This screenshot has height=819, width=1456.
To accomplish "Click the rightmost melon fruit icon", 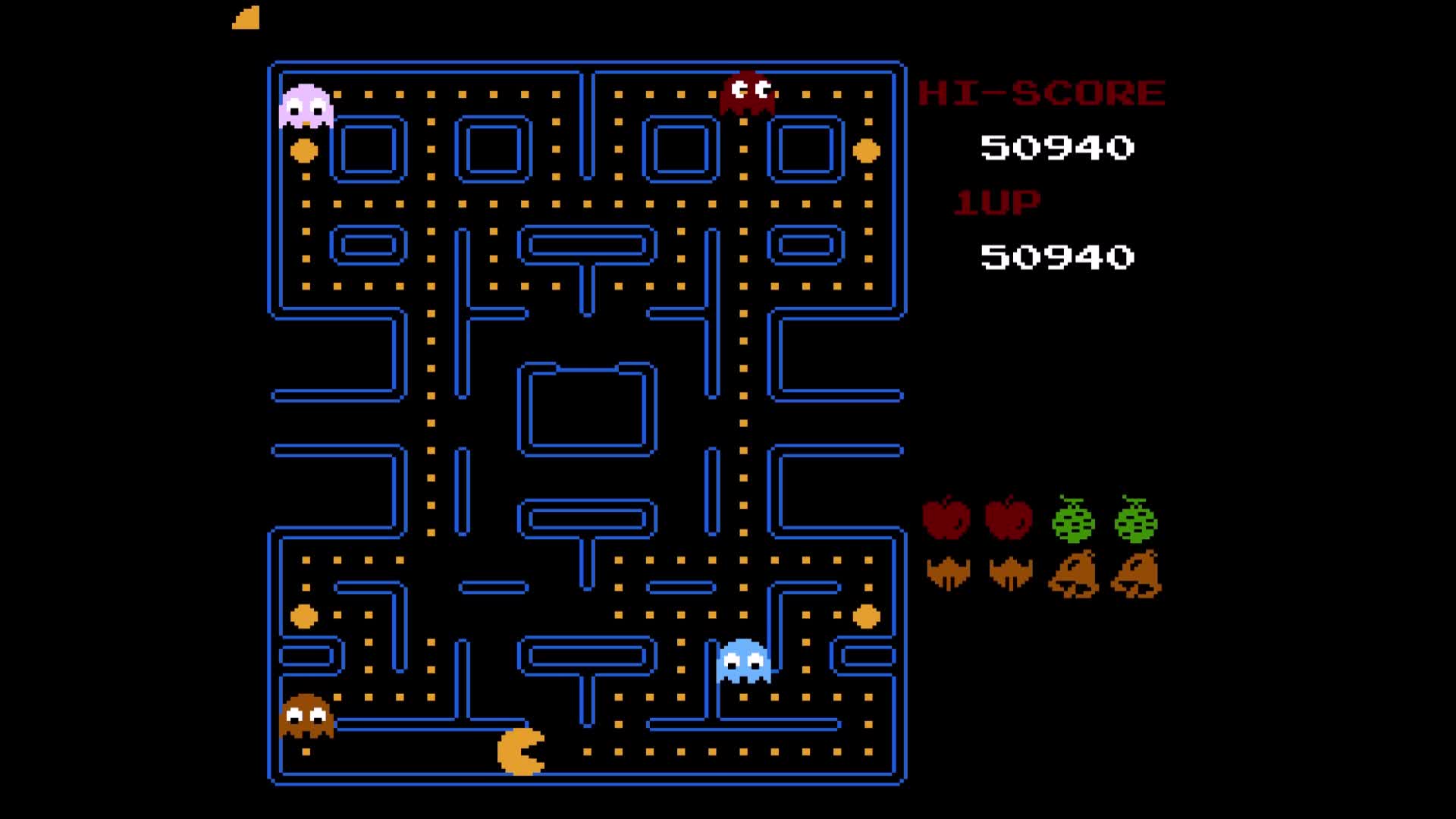I will [x=1135, y=522].
